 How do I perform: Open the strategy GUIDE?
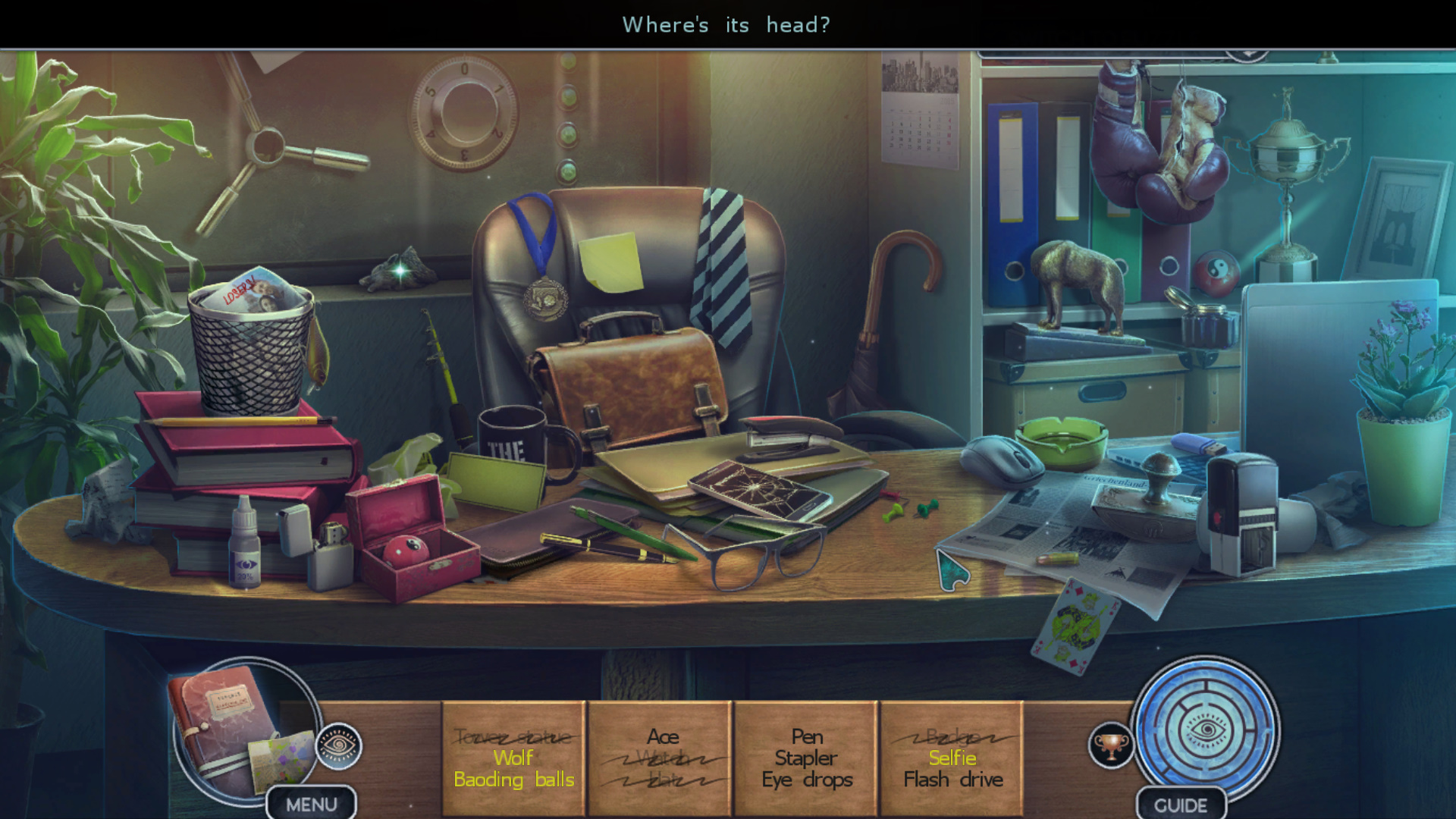pos(1180,805)
